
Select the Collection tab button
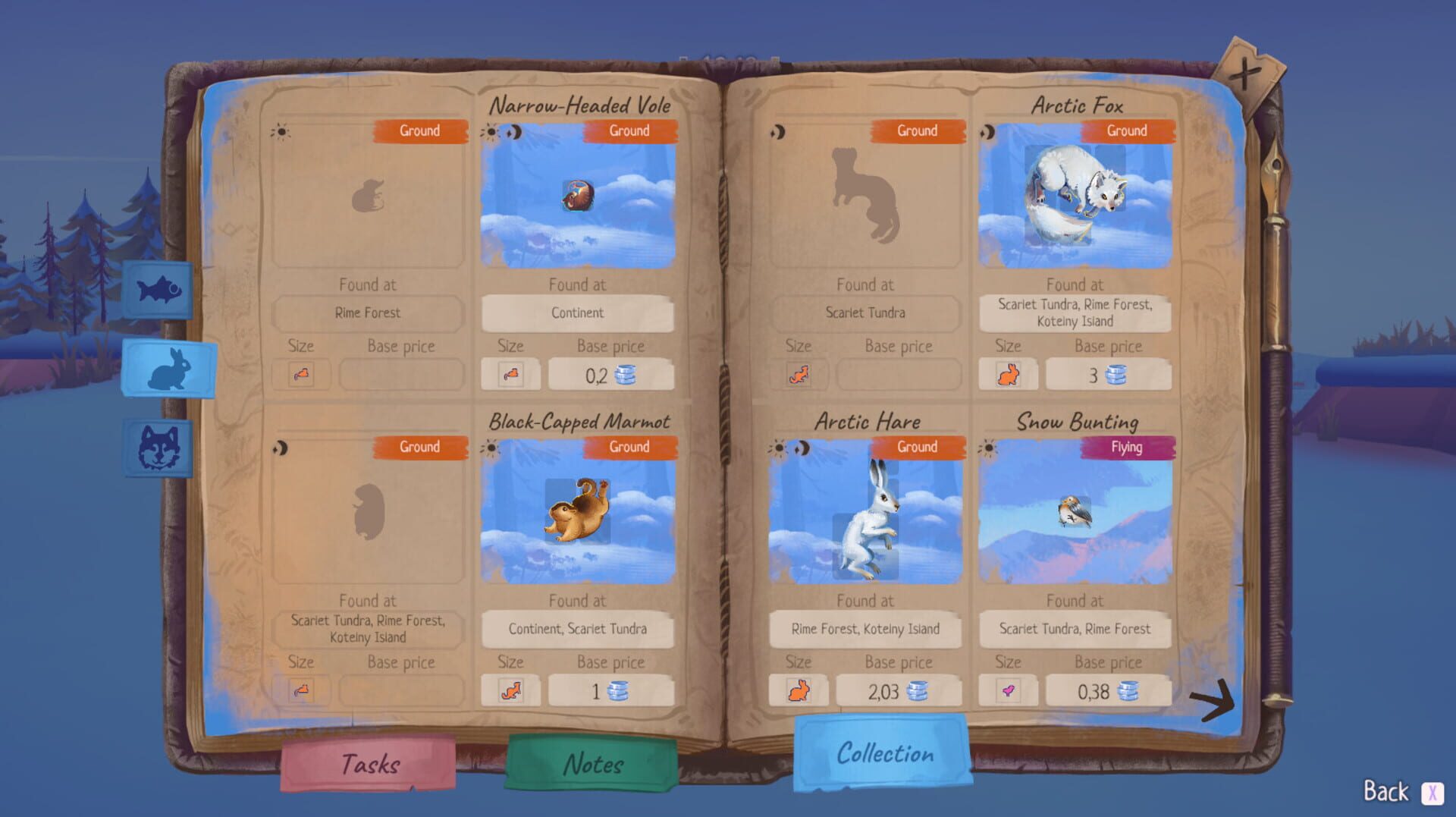pyautogui.click(x=884, y=753)
